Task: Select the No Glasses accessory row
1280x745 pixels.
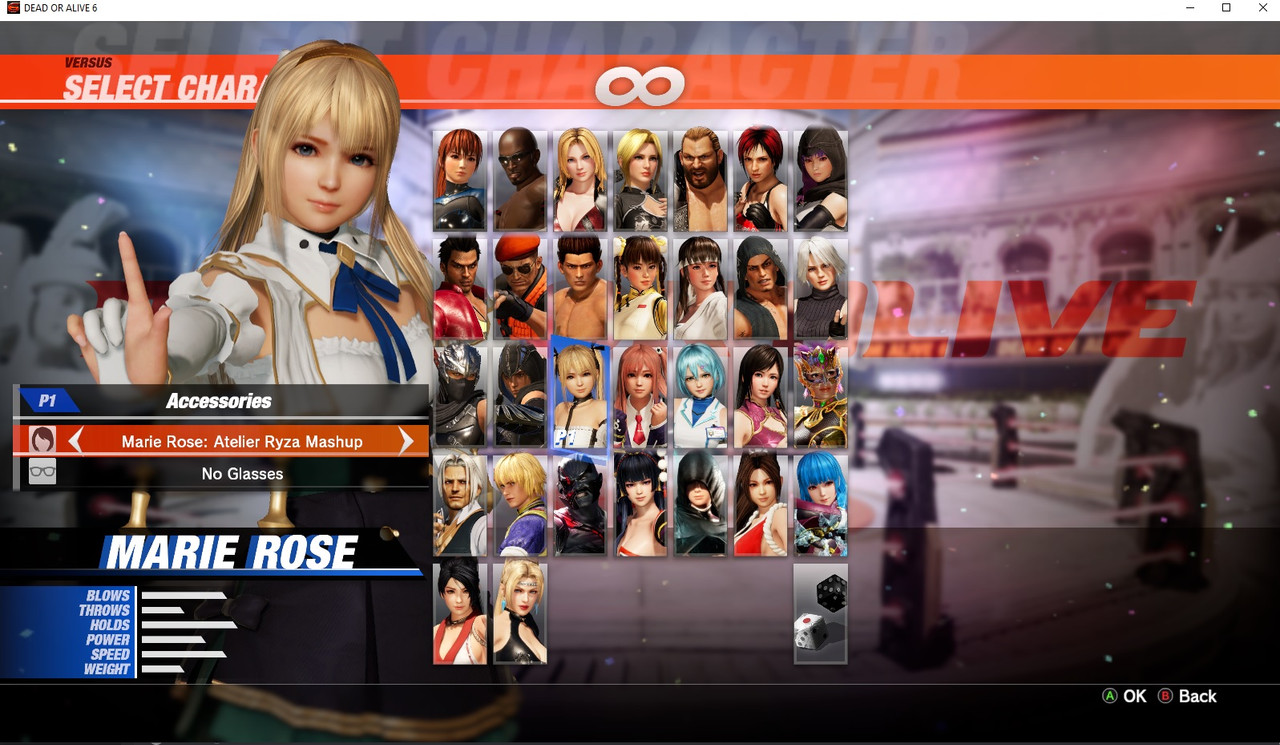Action: [x=242, y=473]
